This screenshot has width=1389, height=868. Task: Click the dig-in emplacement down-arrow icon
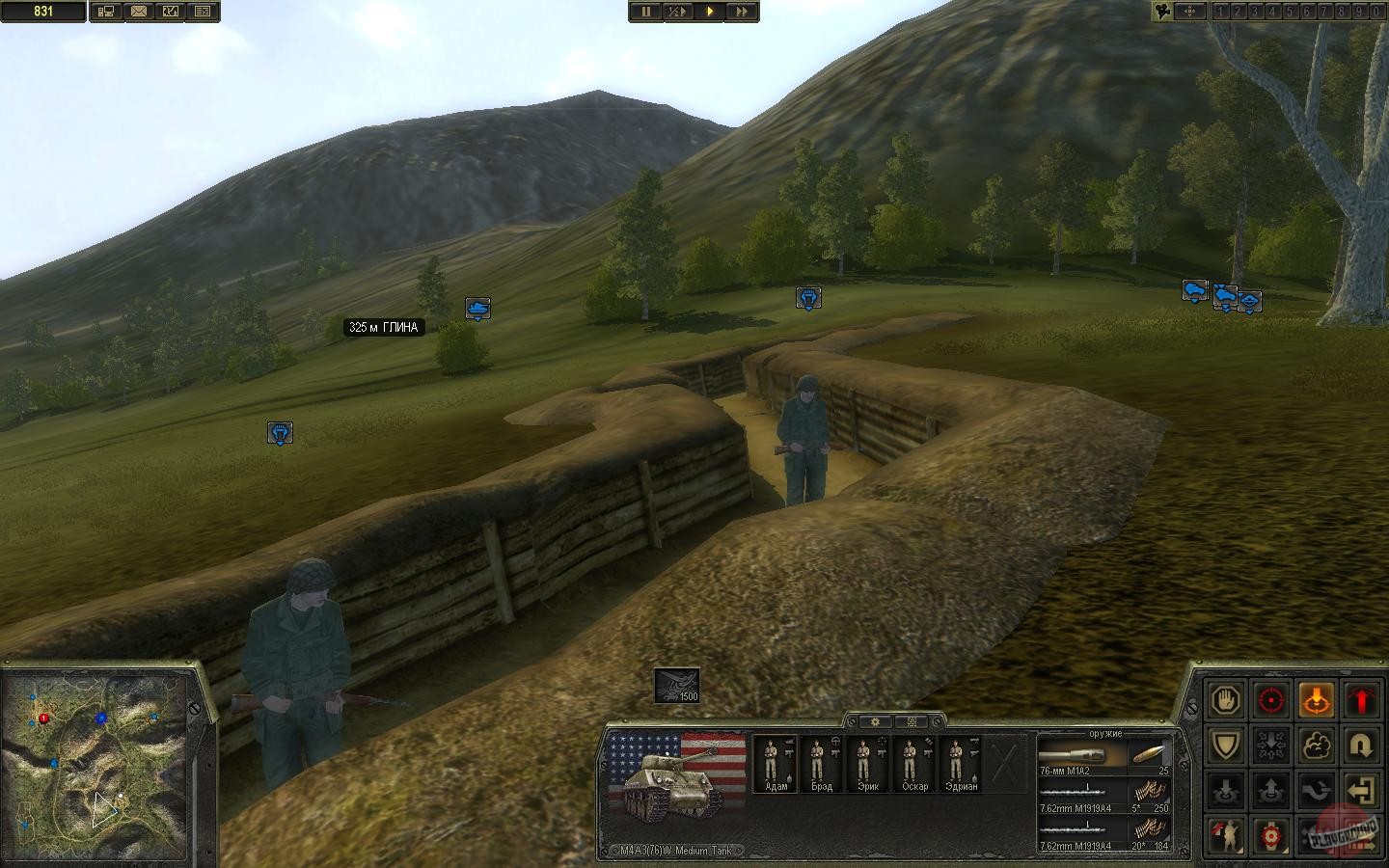1225,790
